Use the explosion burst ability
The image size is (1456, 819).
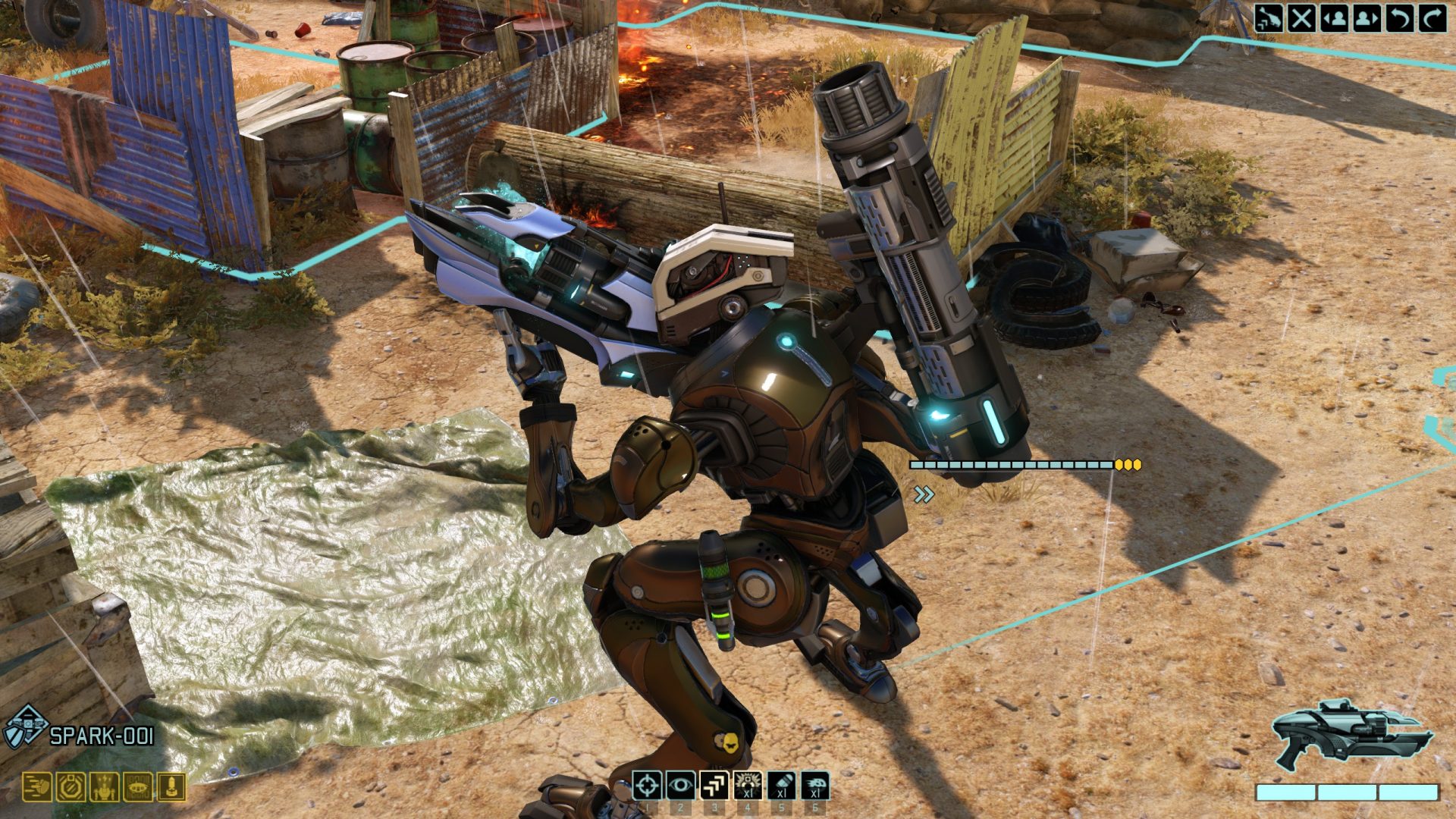[748, 786]
